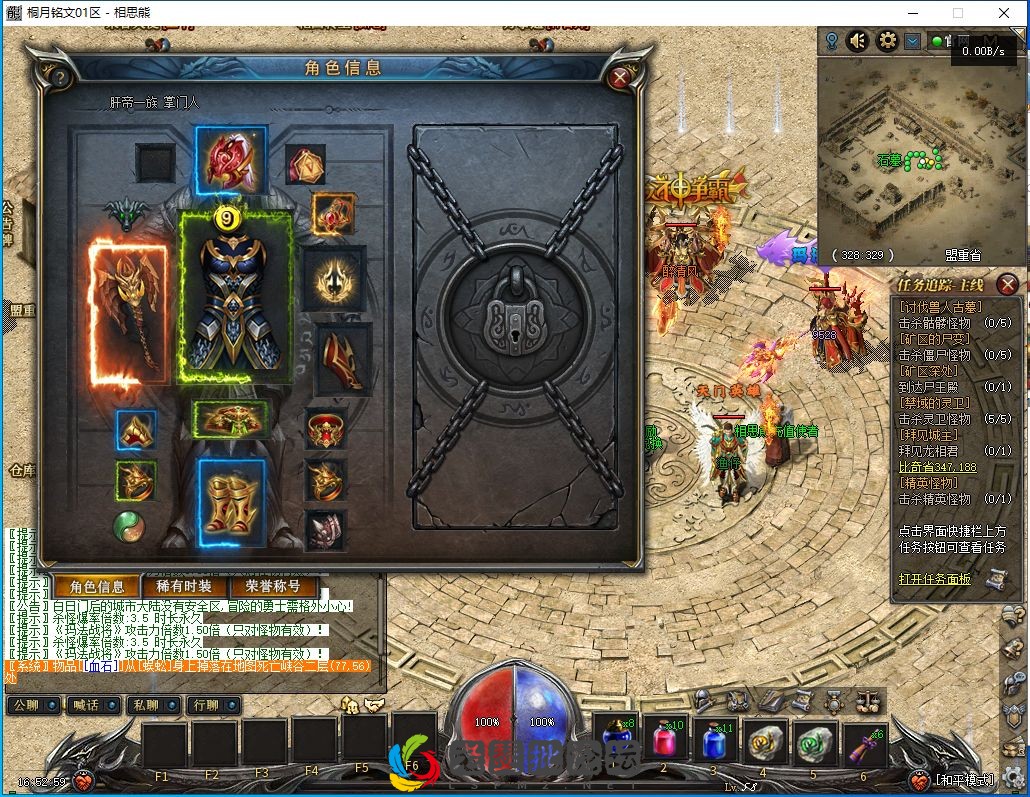The image size is (1030, 797).
Task: Switch chat to the 公聊 channel
Action: 33,705
